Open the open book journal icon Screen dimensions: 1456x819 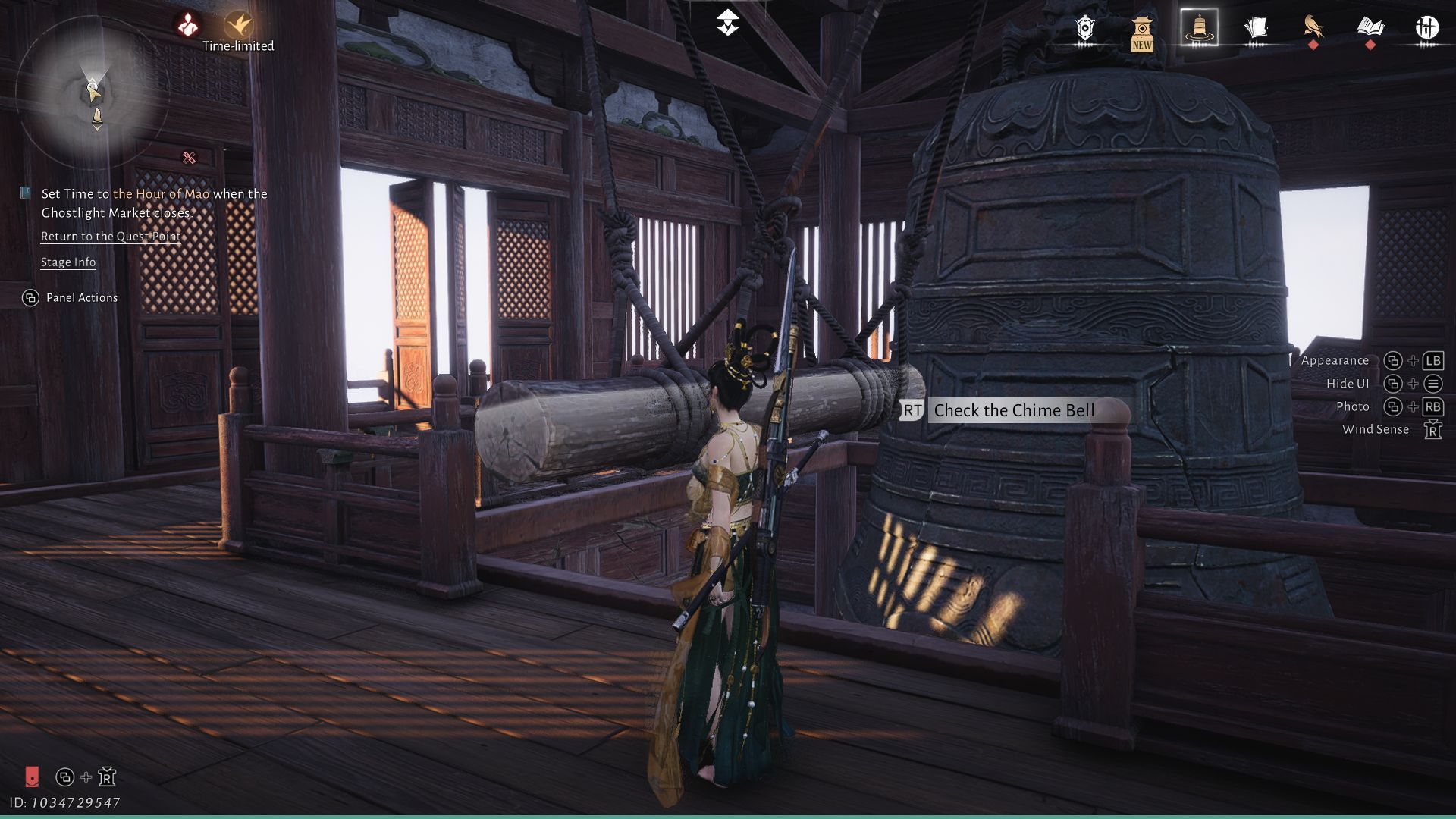point(1370,28)
